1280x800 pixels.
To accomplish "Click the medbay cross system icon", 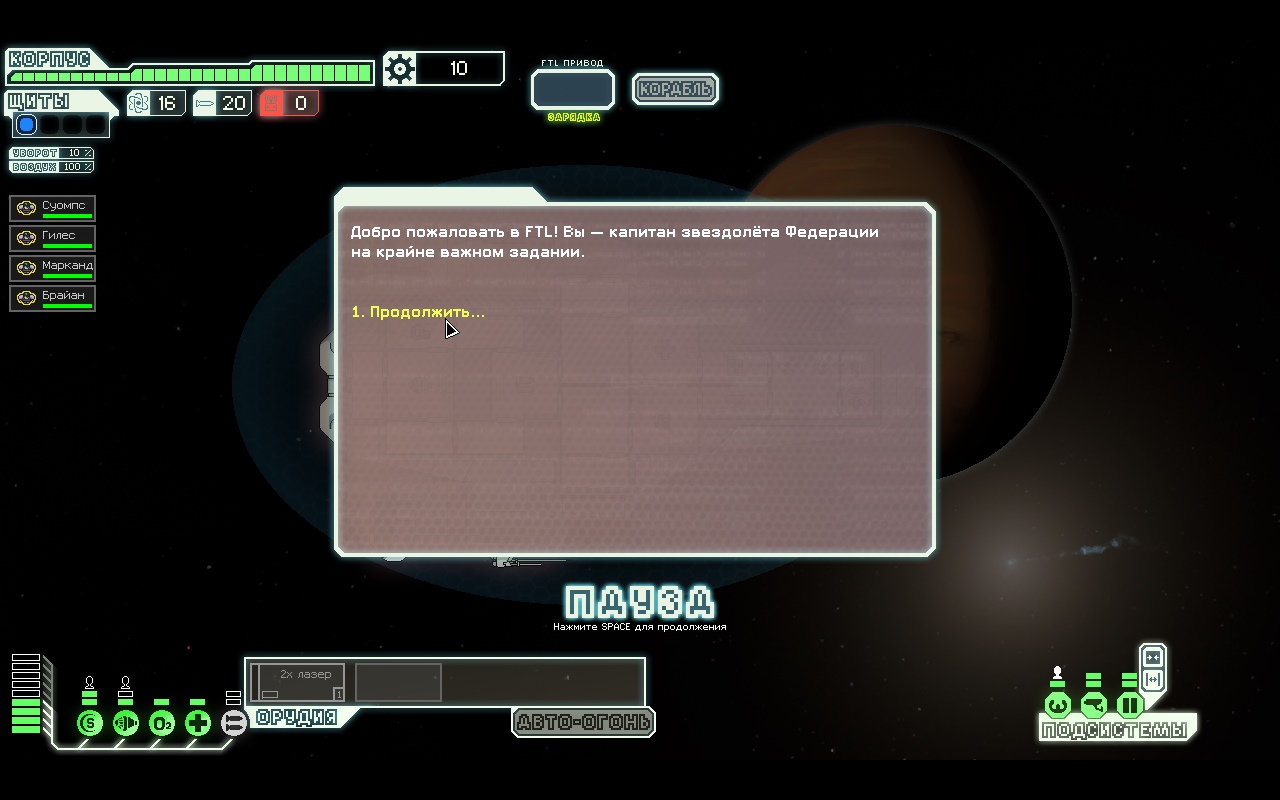I will pos(198,723).
